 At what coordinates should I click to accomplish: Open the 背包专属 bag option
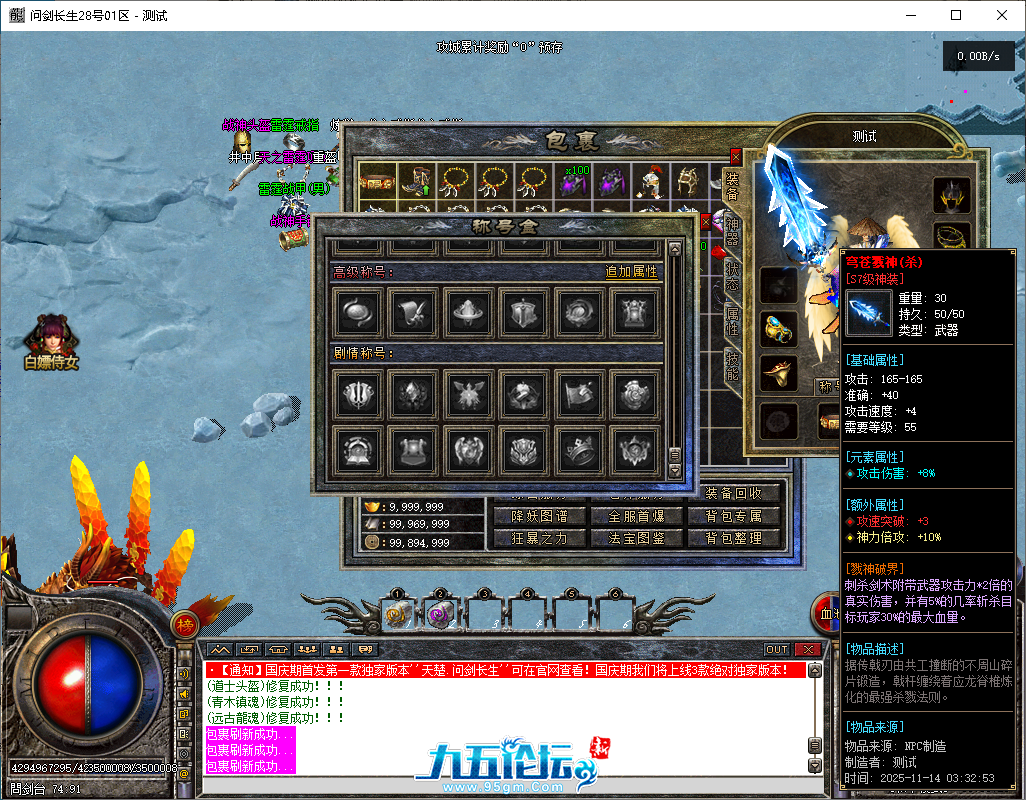[733, 516]
